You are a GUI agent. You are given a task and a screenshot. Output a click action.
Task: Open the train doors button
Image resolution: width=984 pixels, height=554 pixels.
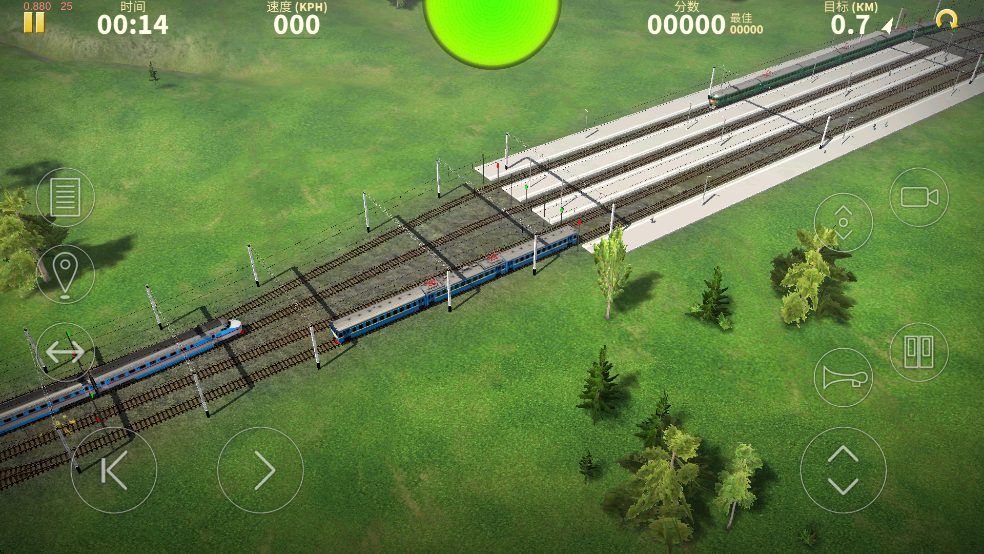point(918,351)
